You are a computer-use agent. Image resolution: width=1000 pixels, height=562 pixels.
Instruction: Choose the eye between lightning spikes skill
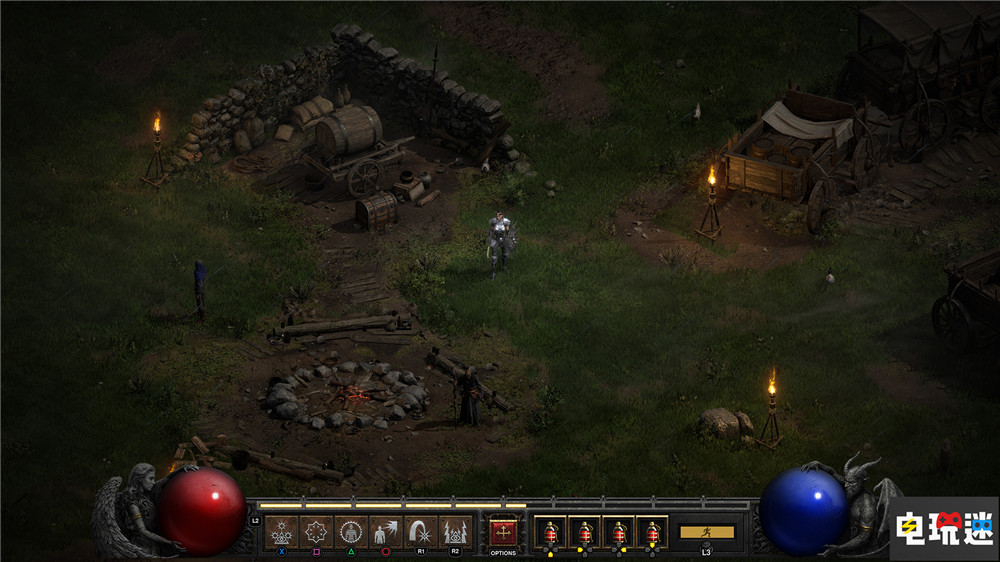pos(455,531)
